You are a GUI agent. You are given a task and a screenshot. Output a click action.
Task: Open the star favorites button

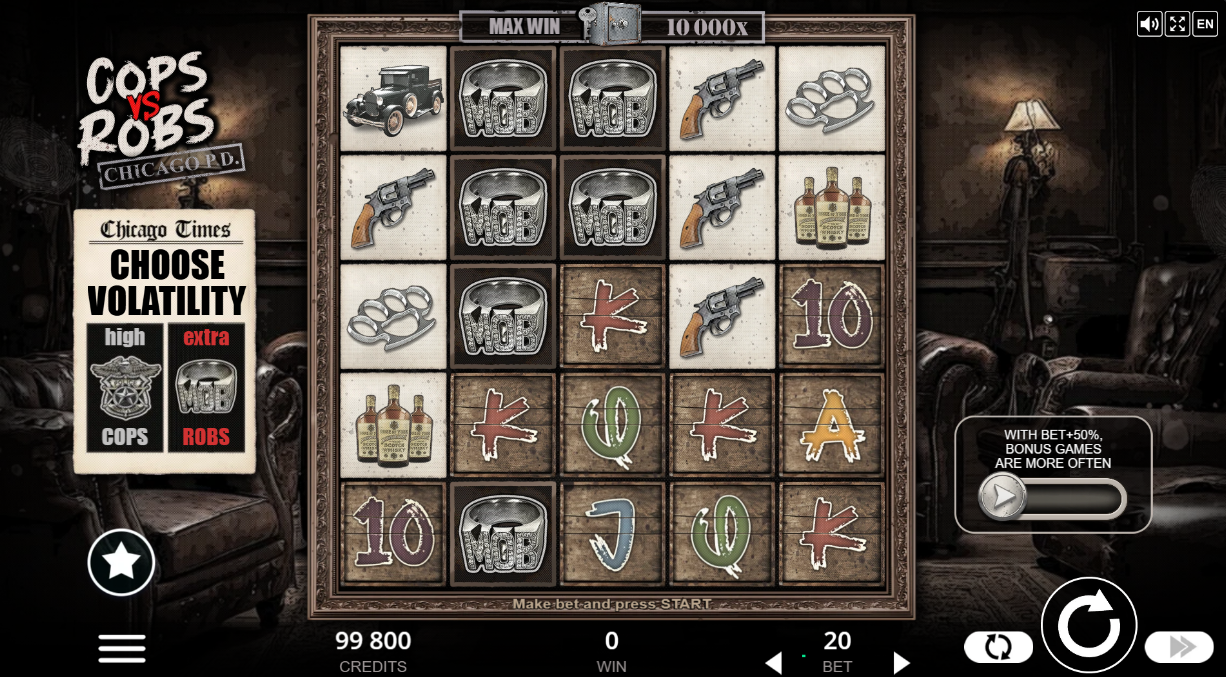click(121, 562)
